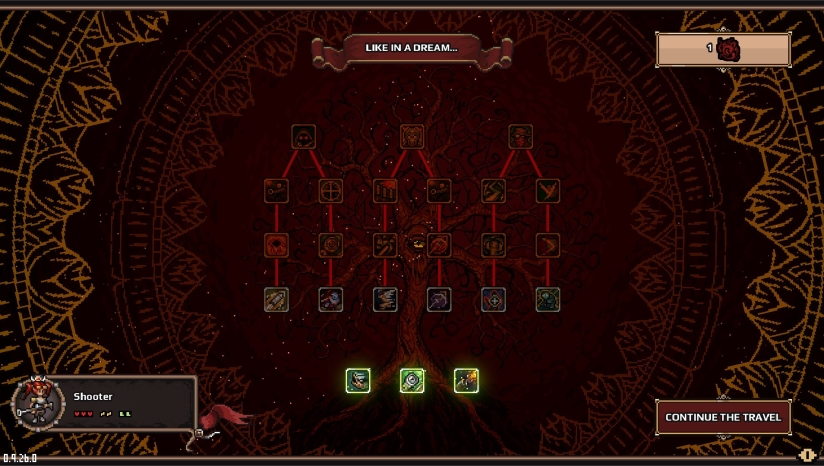Pick the green-bordered flaming weapon upgrade
This screenshot has height=466, width=824.
pyautogui.click(x=466, y=381)
